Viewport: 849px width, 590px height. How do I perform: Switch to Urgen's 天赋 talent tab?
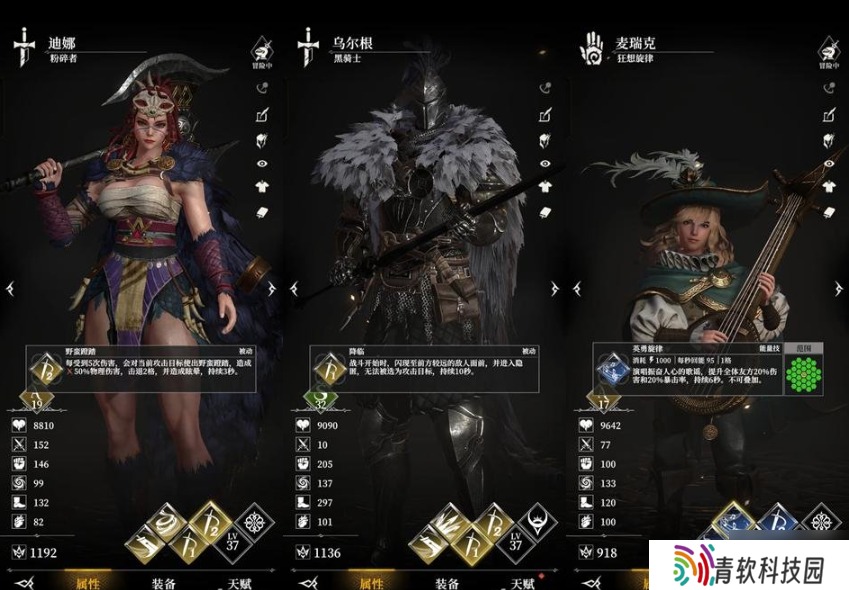[x=523, y=583]
